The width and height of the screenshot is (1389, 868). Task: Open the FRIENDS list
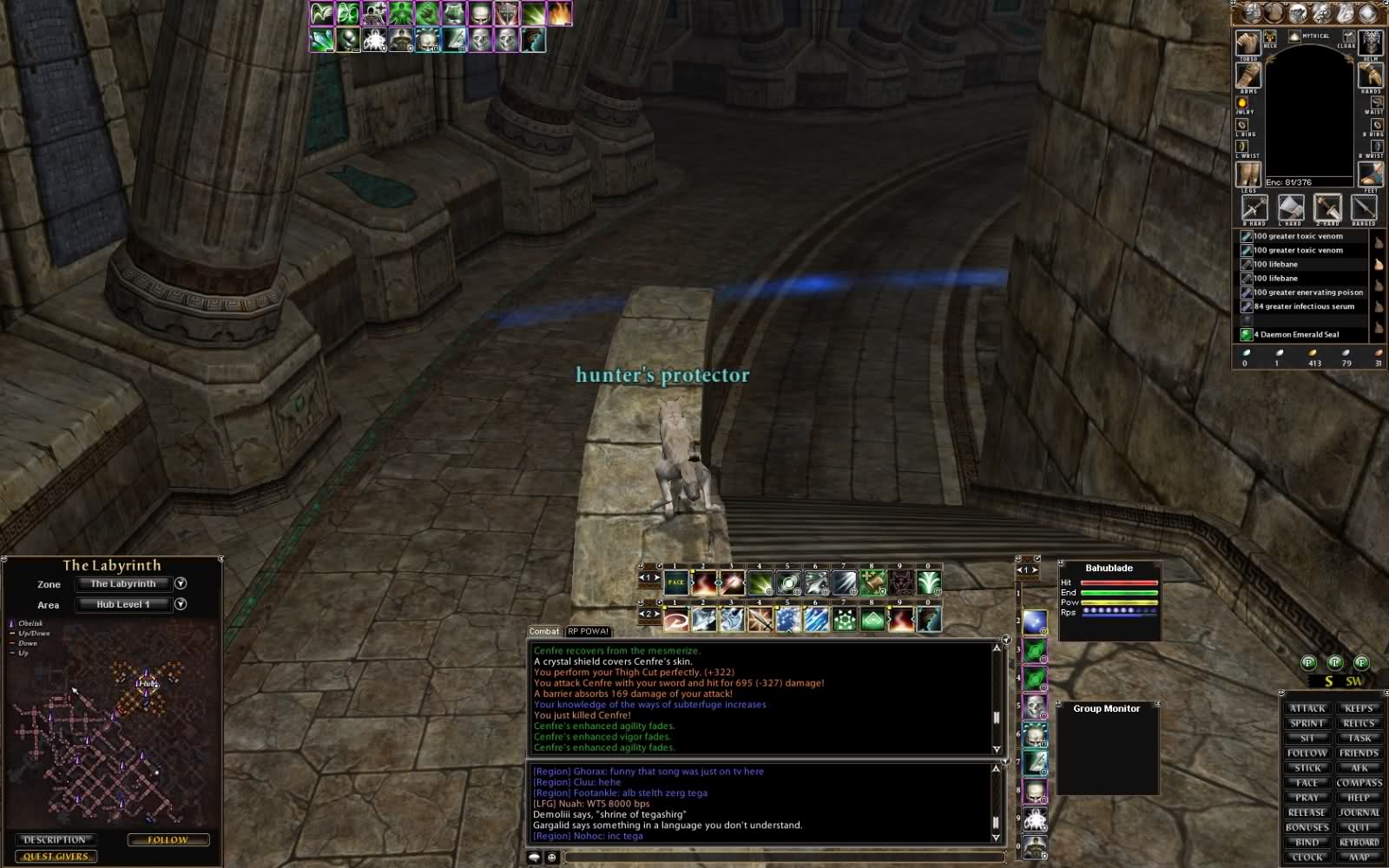[1359, 753]
